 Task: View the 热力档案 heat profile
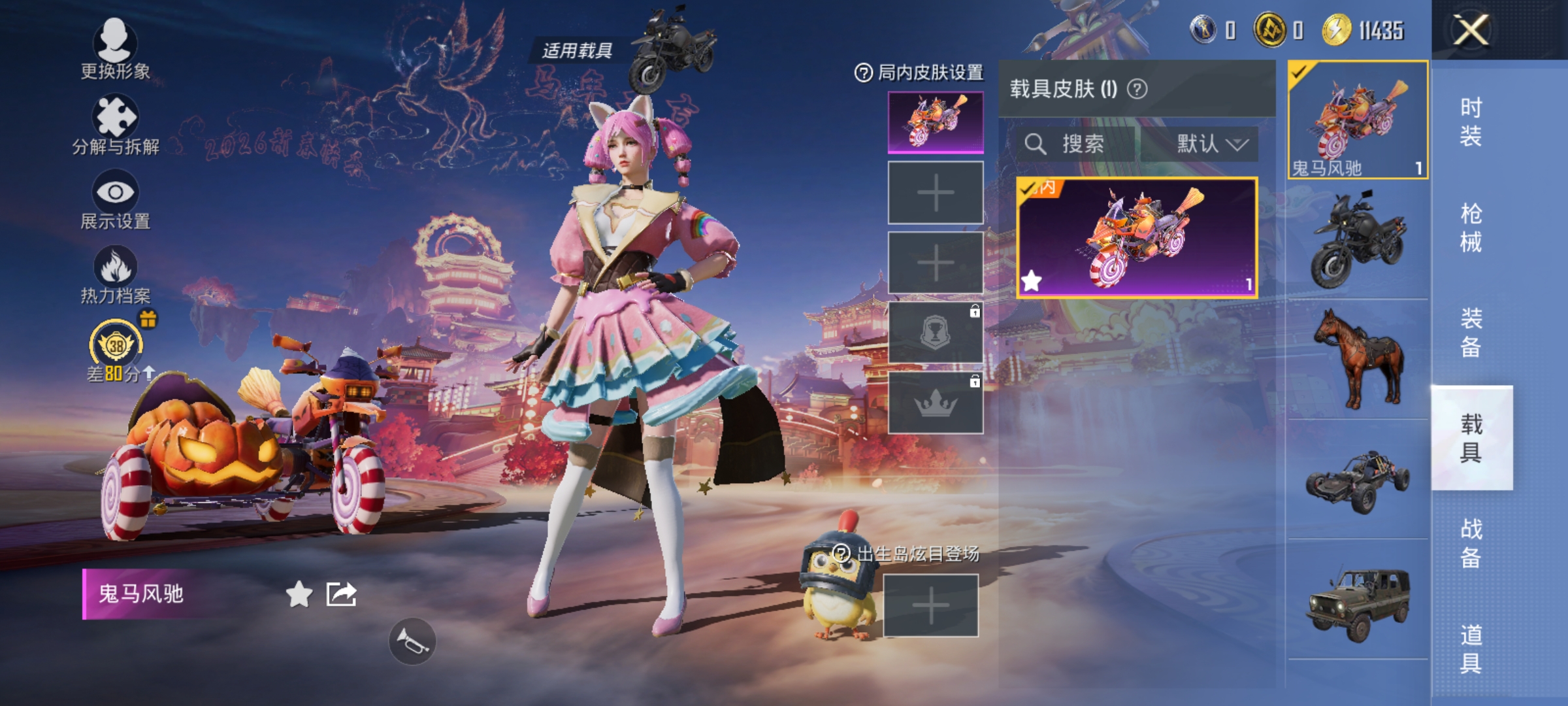(114, 275)
